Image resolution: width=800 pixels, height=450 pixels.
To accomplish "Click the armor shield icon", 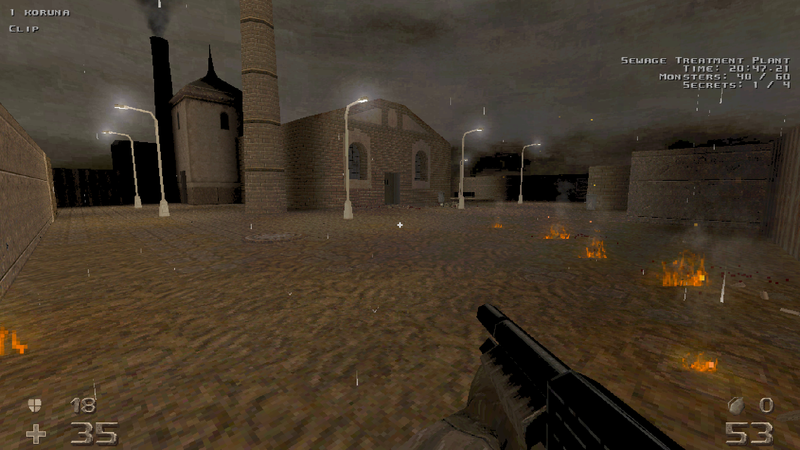I will [x=35, y=405].
